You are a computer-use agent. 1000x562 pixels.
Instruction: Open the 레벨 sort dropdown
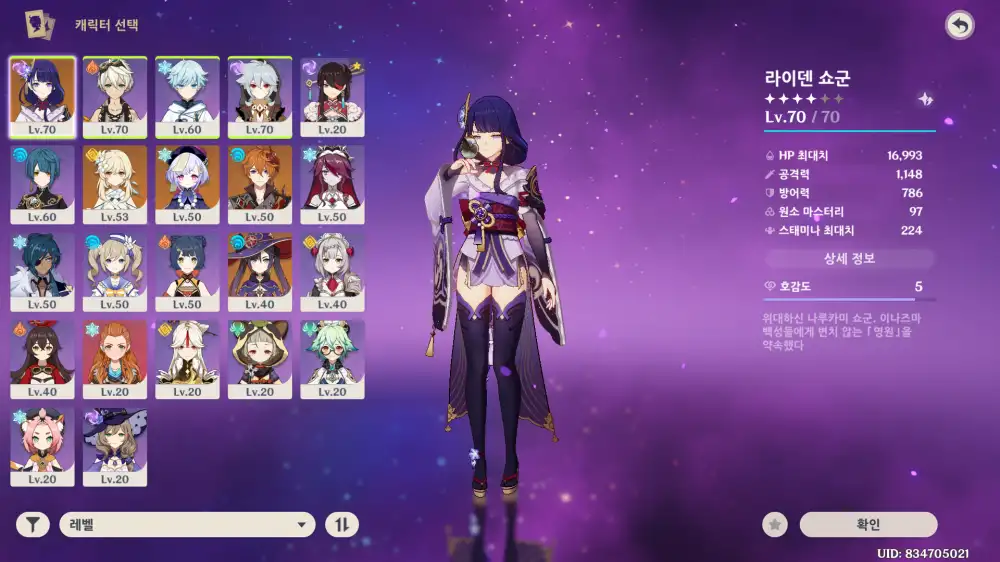[187, 525]
